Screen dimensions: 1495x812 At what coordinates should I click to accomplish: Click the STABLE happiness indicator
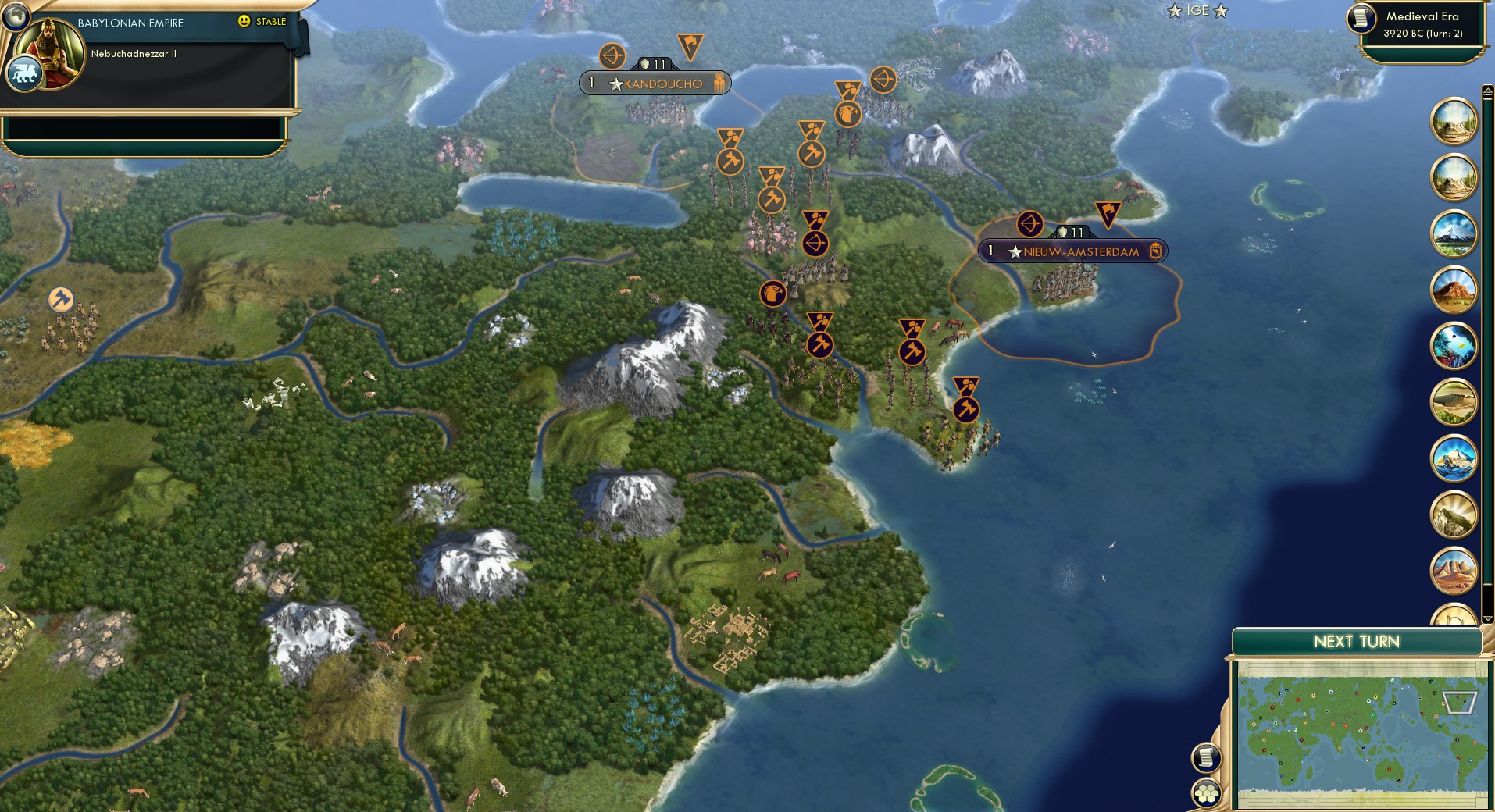coord(263,22)
